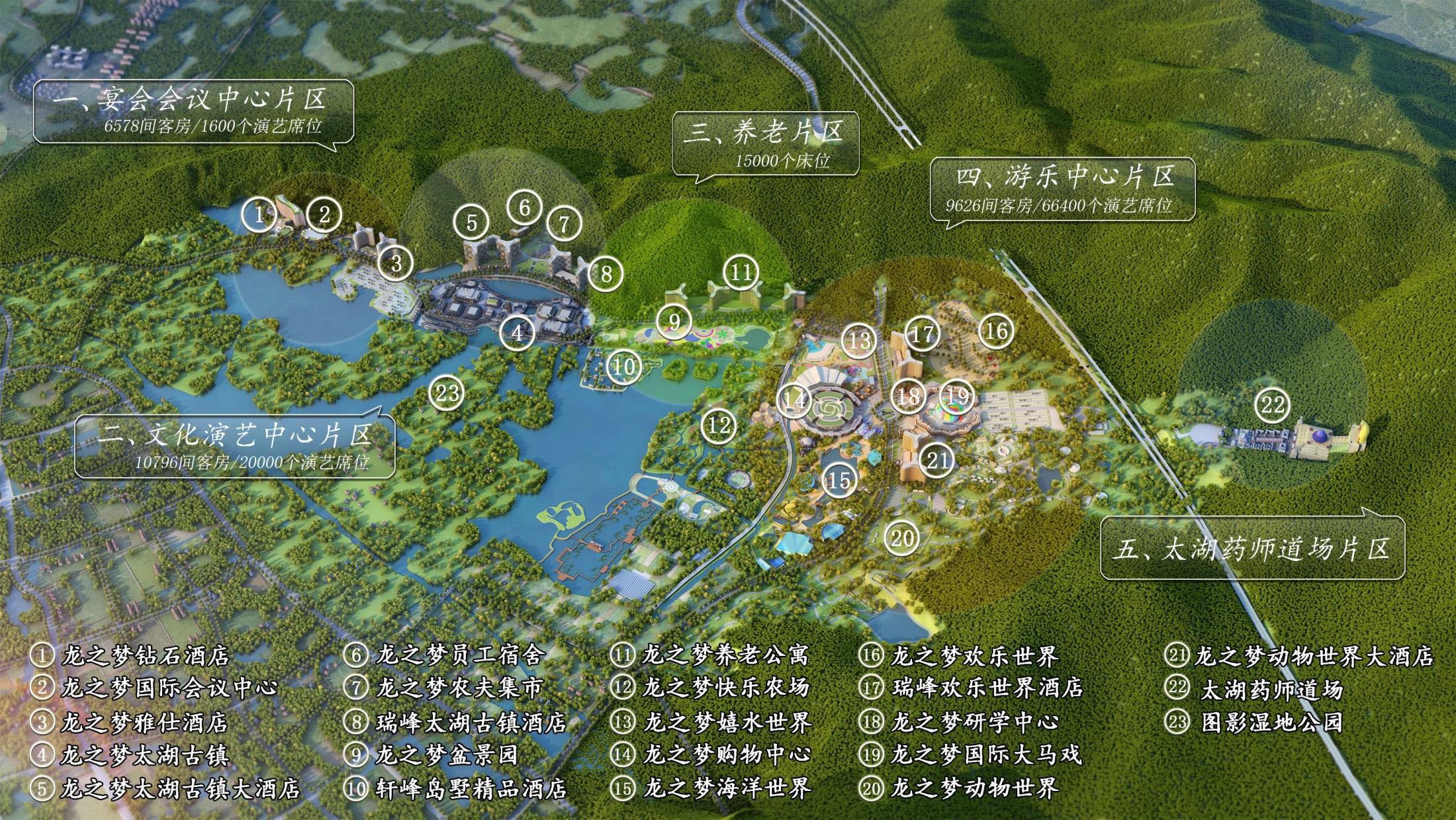Select legend entry 龙之梦钻石酒店
The height and width of the screenshot is (820, 1456).
click(146, 656)
